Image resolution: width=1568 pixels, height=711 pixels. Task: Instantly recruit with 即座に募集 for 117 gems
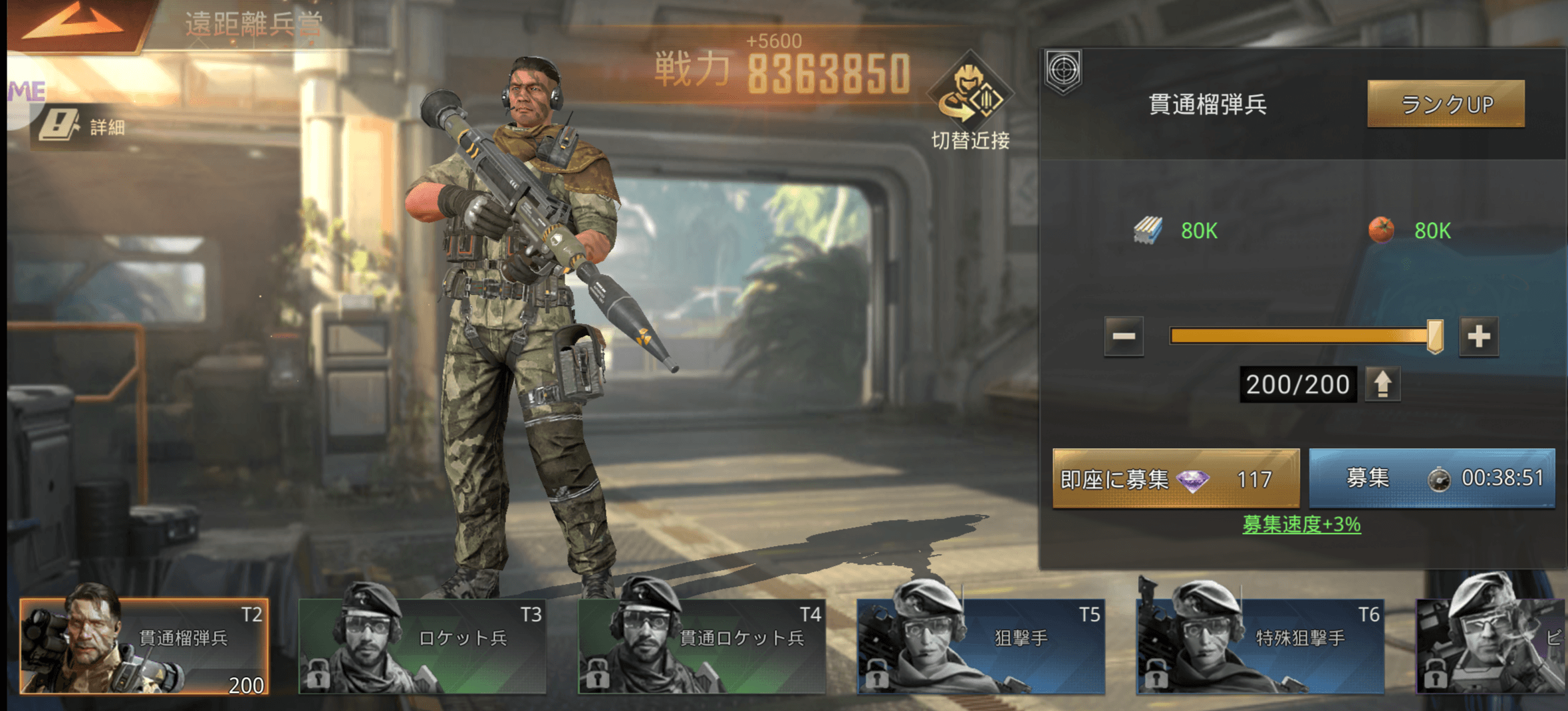[x=1175, y=479]
